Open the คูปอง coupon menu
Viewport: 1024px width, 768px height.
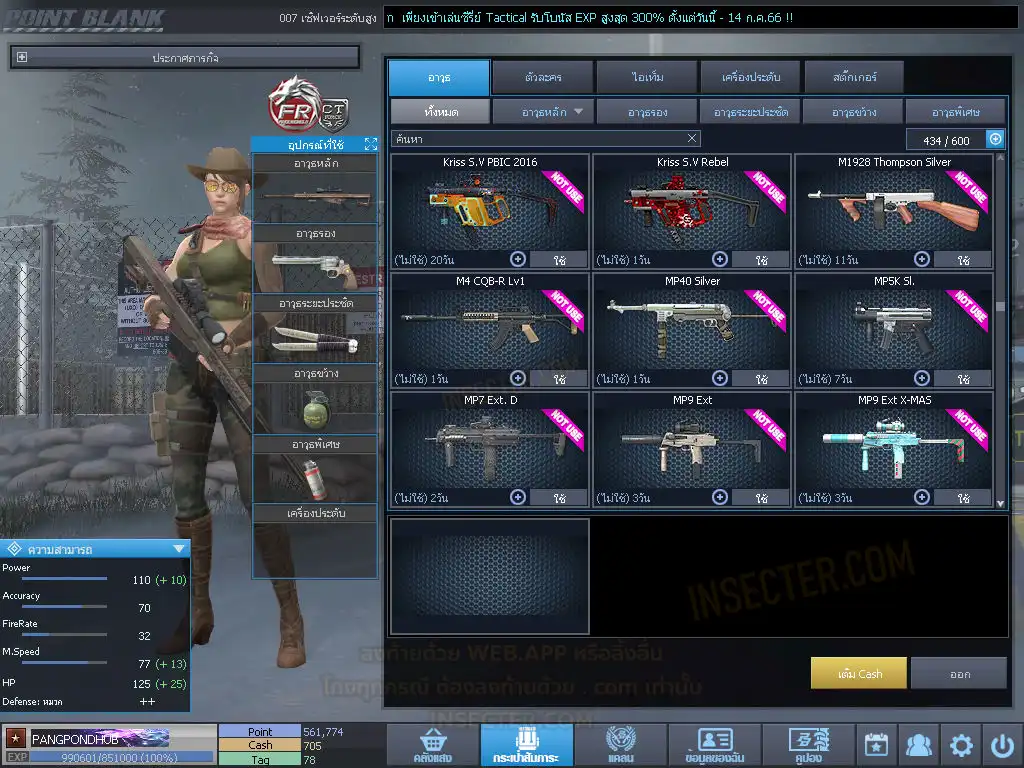pyautogui.click(x=807, y=745)
